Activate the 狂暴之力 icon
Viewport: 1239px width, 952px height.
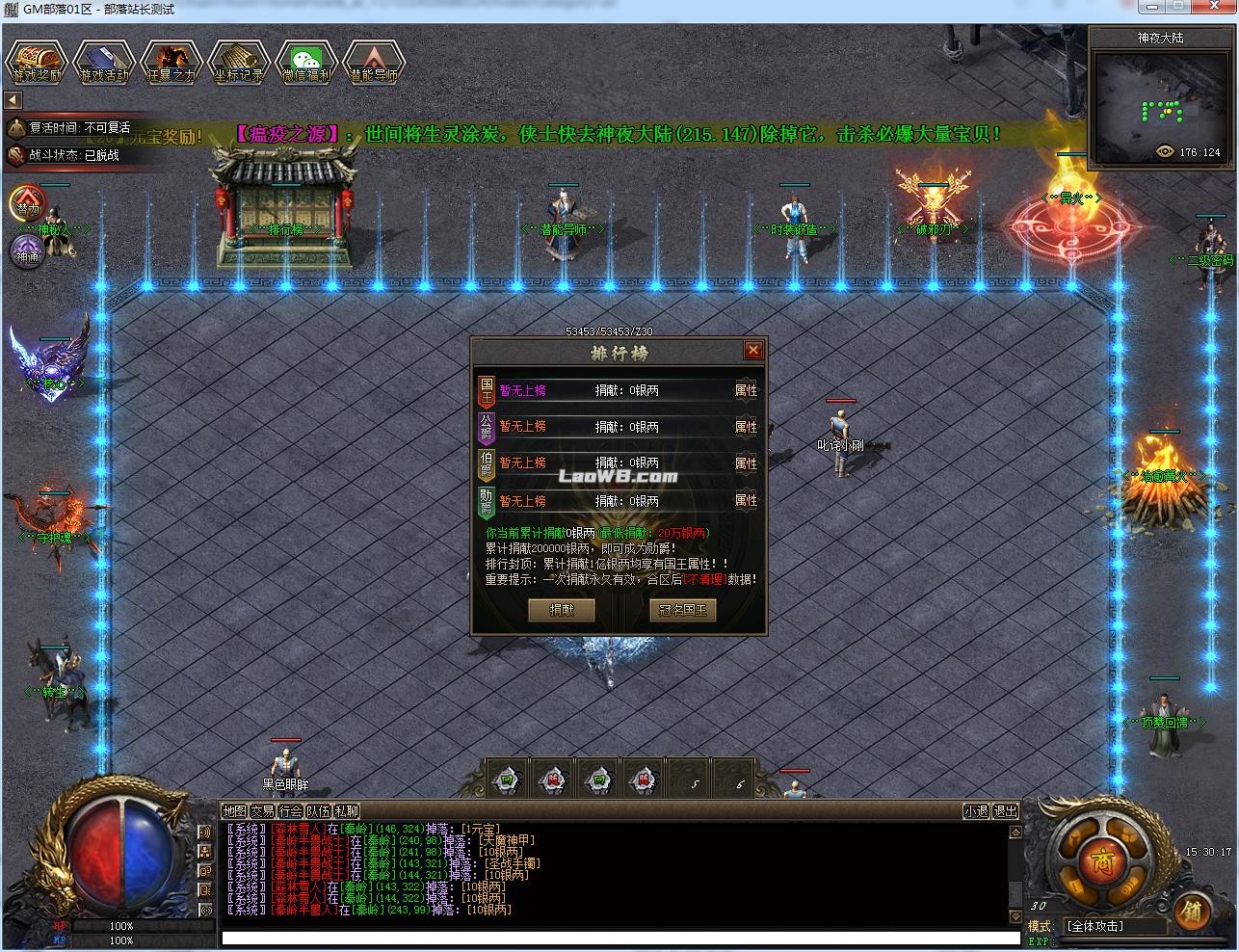point(171,63)
